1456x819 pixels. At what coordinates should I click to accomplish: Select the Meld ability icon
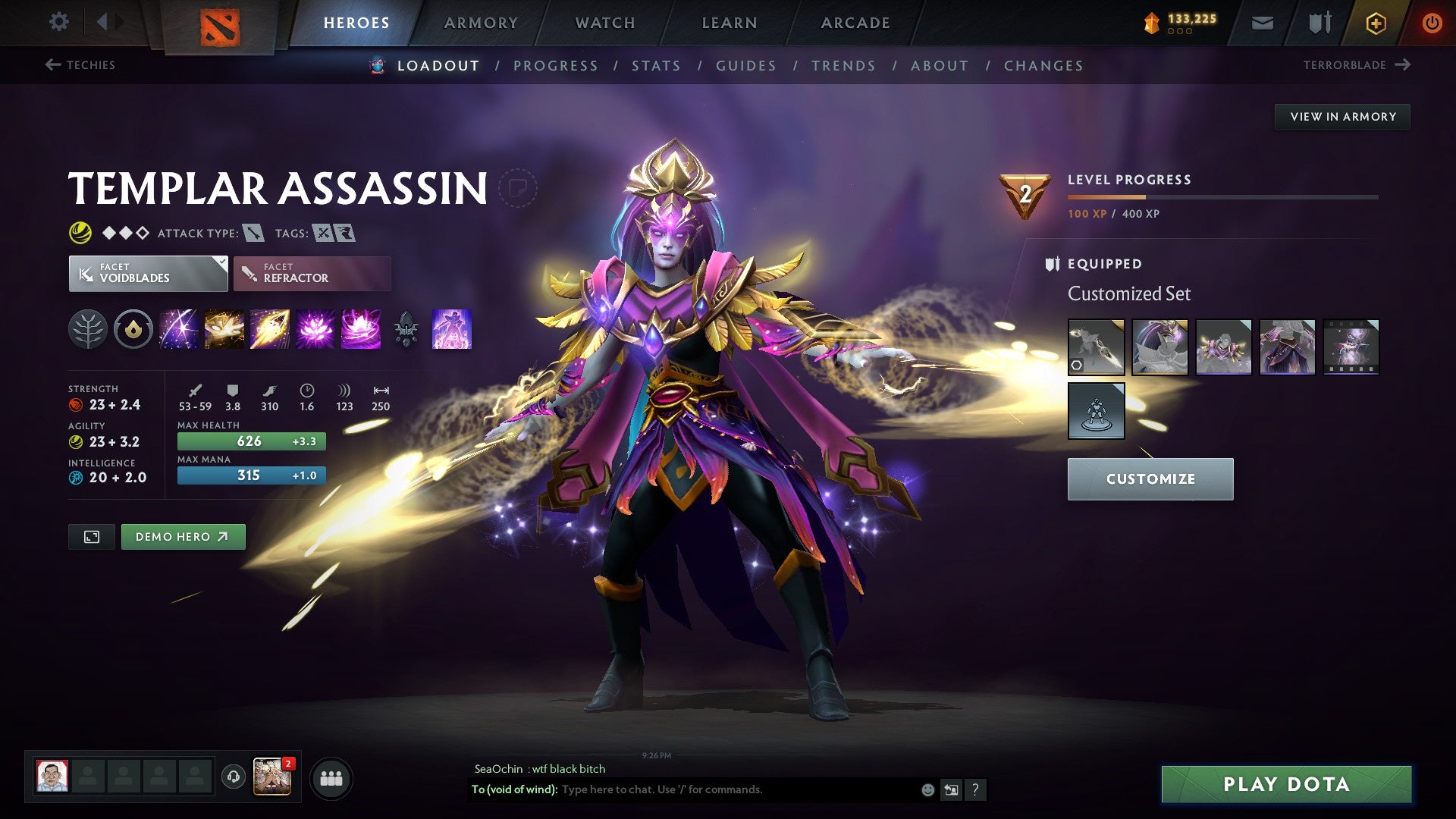pyautogui.click(x=224, y=329)
